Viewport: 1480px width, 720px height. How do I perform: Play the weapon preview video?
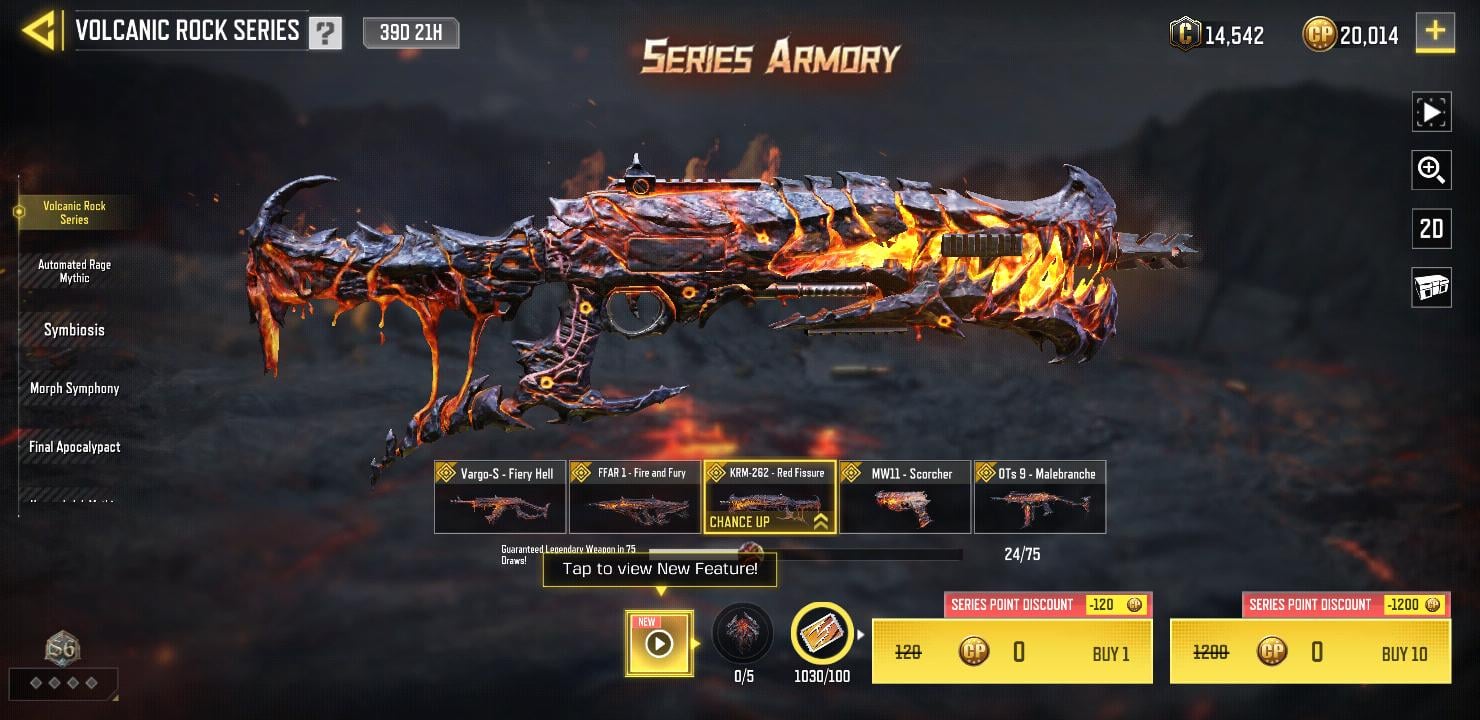click(1431, 112)
